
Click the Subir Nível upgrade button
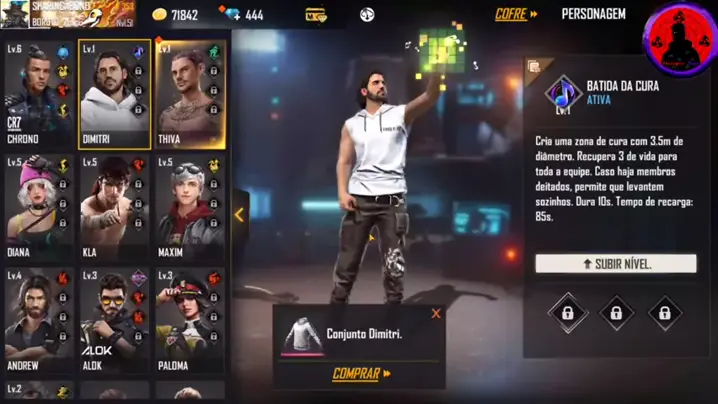pyautogui.click(x=615, y=264)
